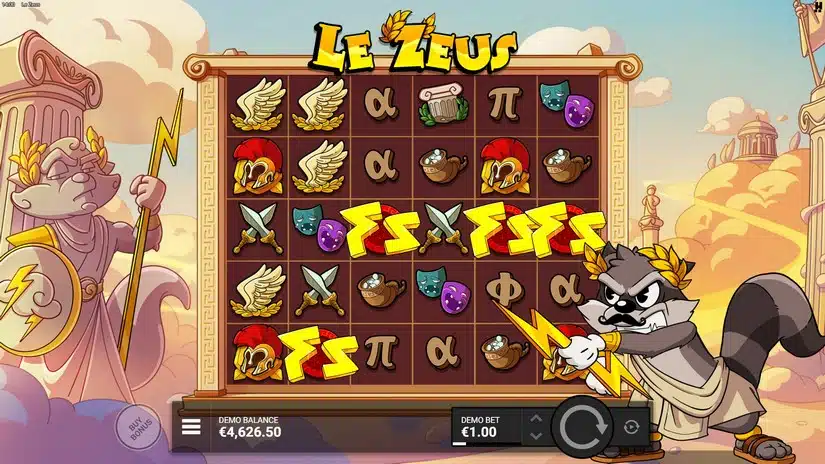Image resolution: width=825 pixels, height=464 pixels.
Task: Open the hamburger game menu
Action: 191,428
